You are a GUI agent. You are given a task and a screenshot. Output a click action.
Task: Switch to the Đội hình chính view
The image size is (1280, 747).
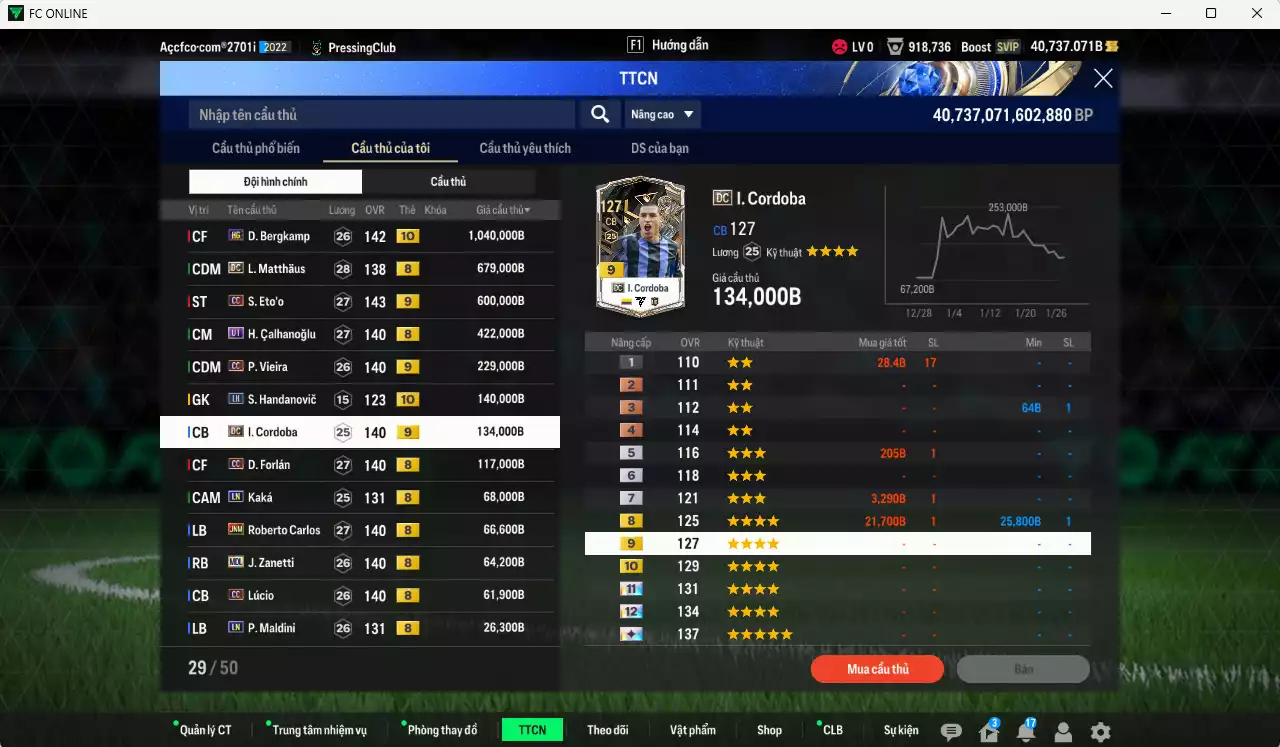(275, 181)
